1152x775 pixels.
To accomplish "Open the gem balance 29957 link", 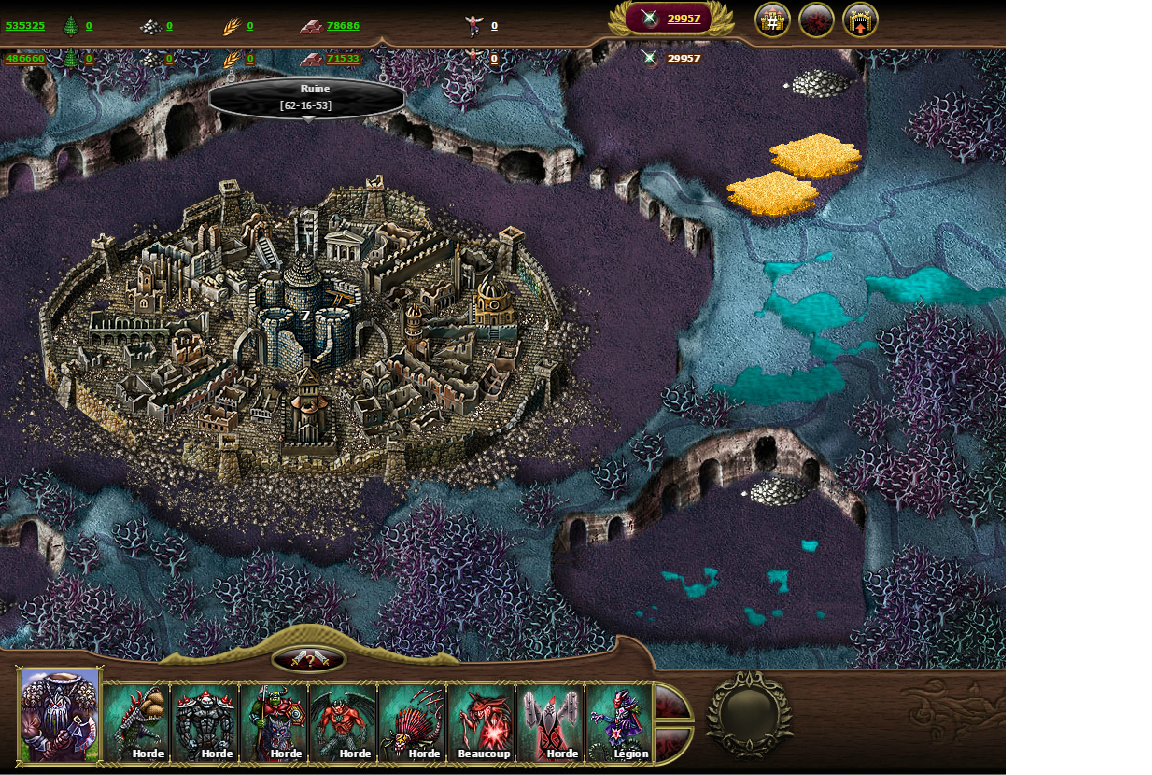I will pyautogui.click(x=683, y=19).
